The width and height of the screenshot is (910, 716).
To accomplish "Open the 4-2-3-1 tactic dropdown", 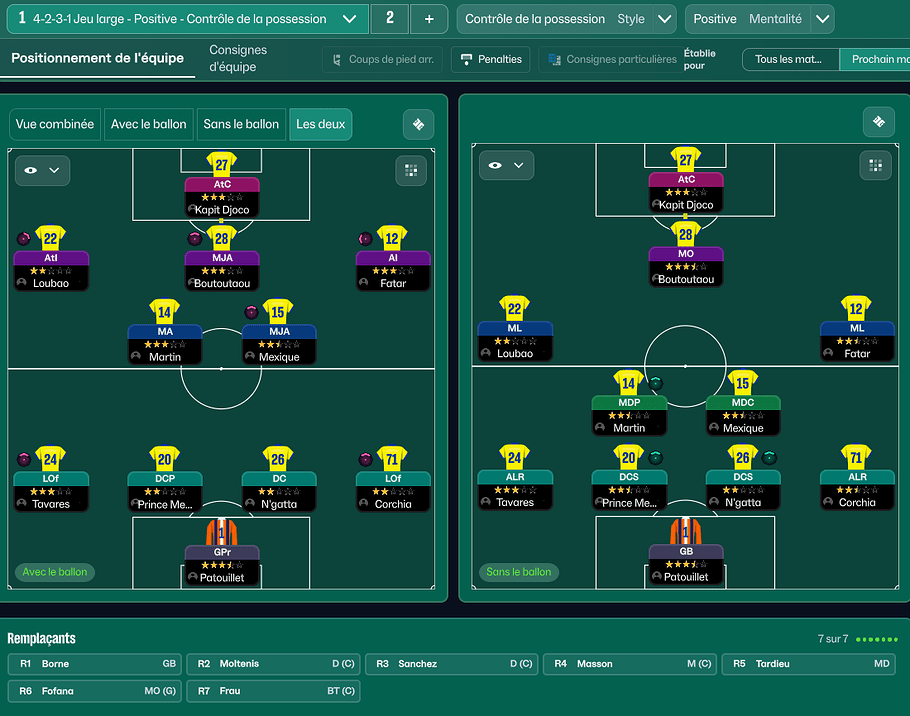I will [x=348, y=19].
